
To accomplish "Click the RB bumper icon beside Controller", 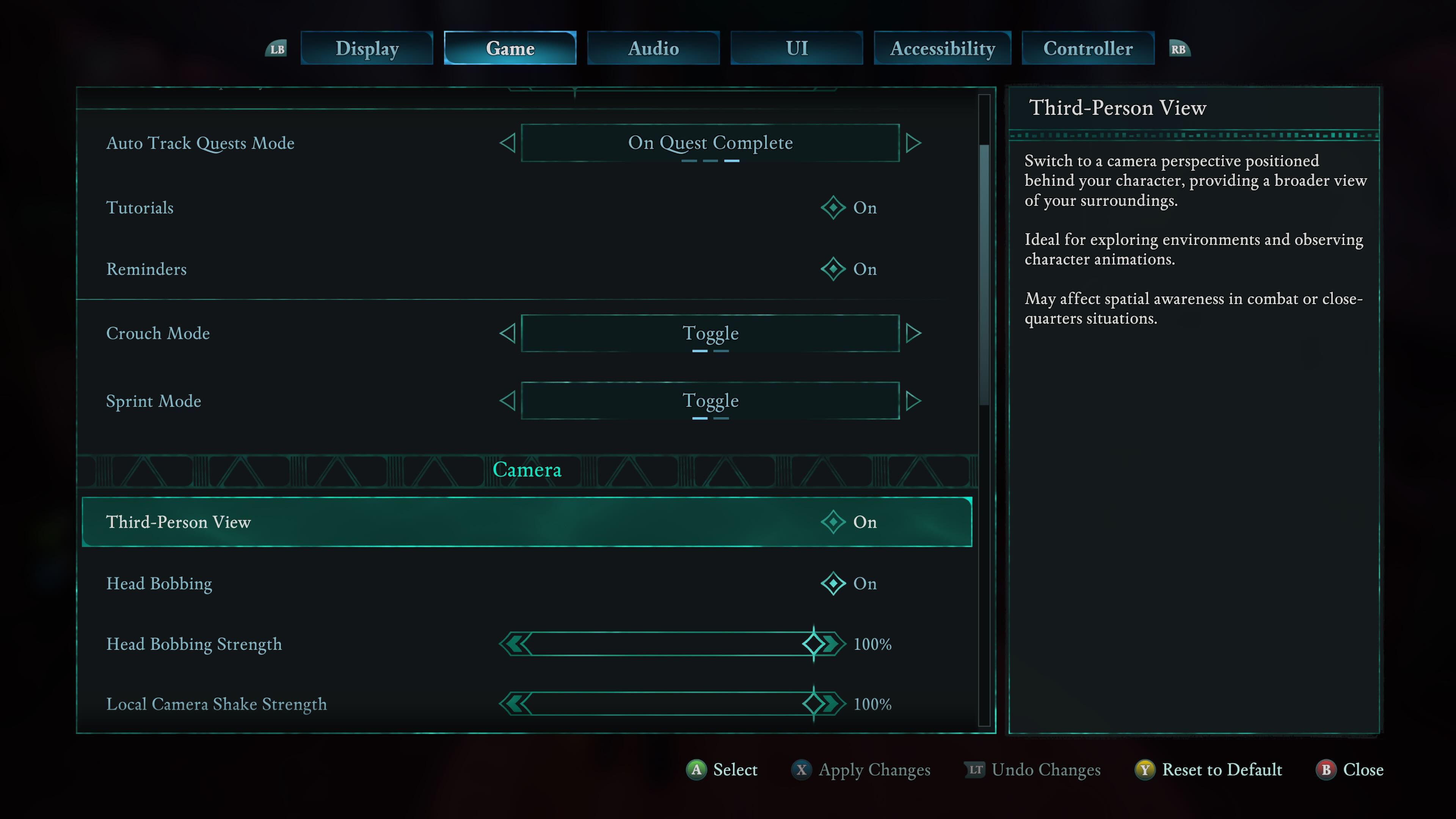I will tap(1179, 49).
